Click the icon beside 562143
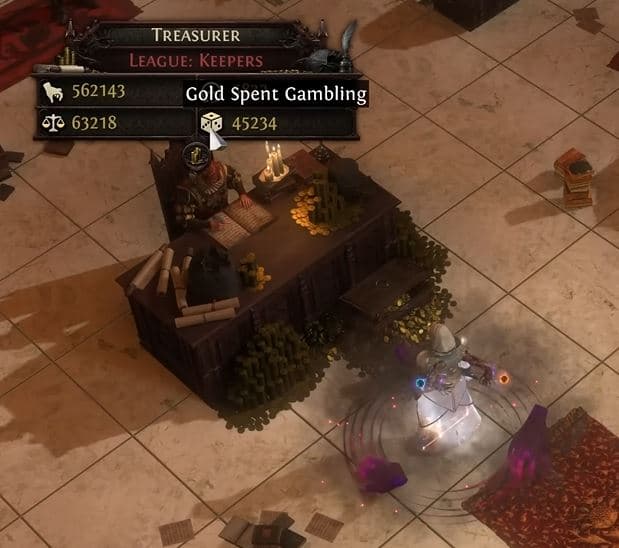Screen dimensions: 619x548 click(x=51, y=94)
